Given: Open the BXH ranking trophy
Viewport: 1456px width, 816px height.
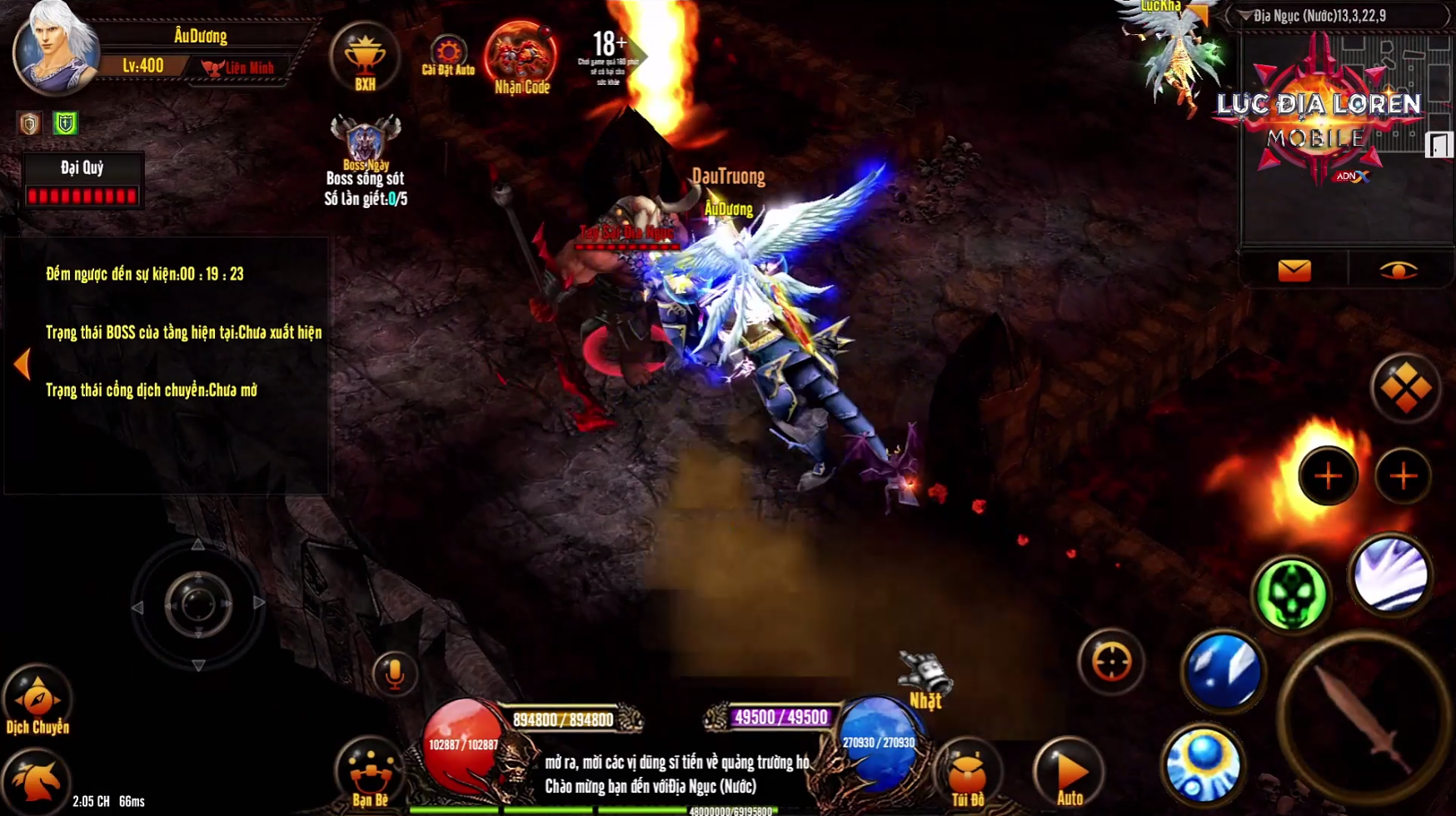Looking at the screenshot, I should tap(365, 58).
